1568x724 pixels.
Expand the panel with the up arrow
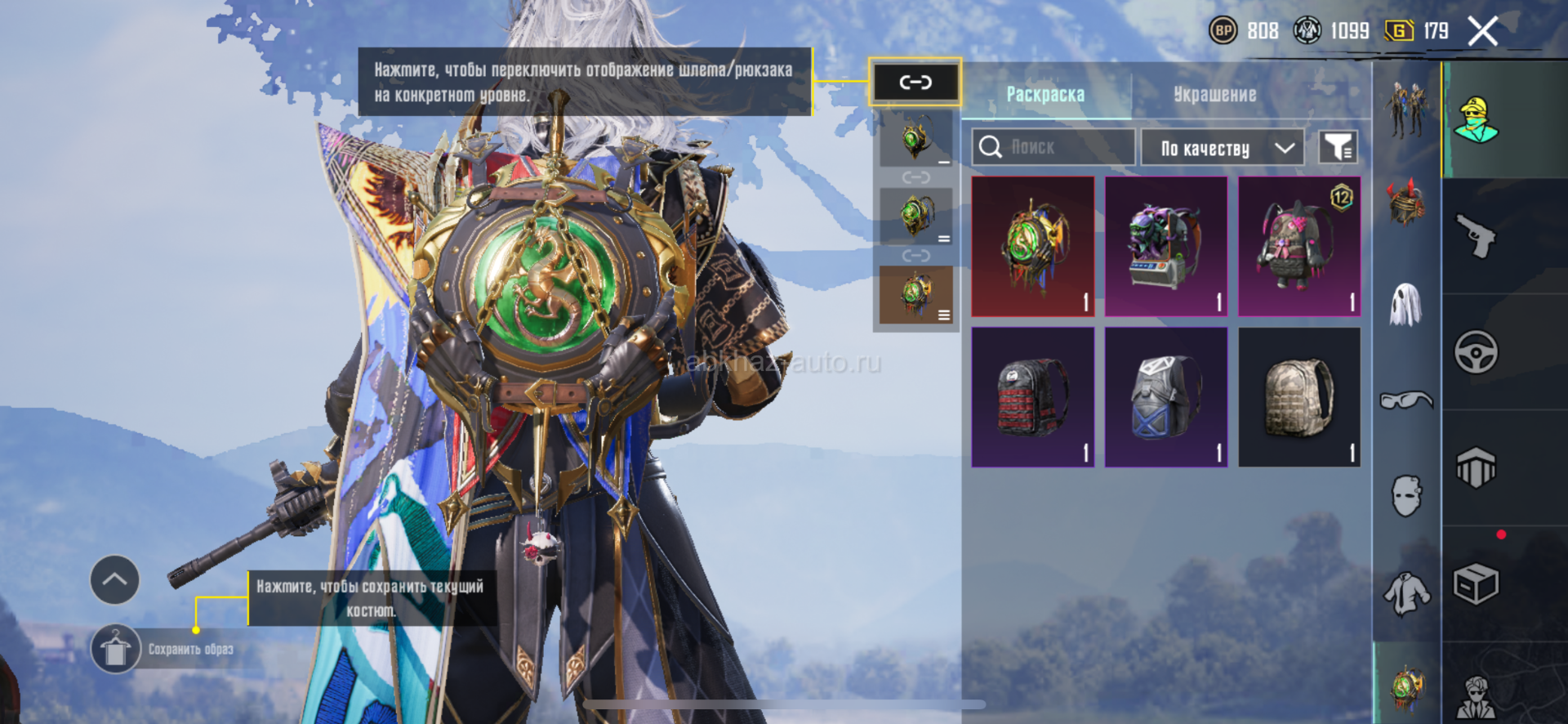coord(114,579)
